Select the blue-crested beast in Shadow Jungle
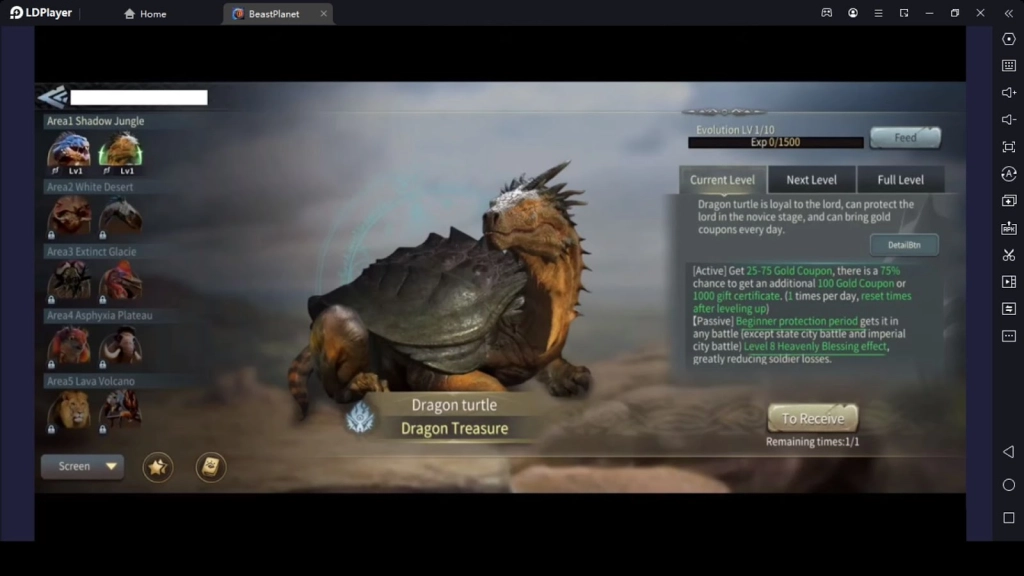This screenshot has height=576, width=1024. (x=69, y=152)
